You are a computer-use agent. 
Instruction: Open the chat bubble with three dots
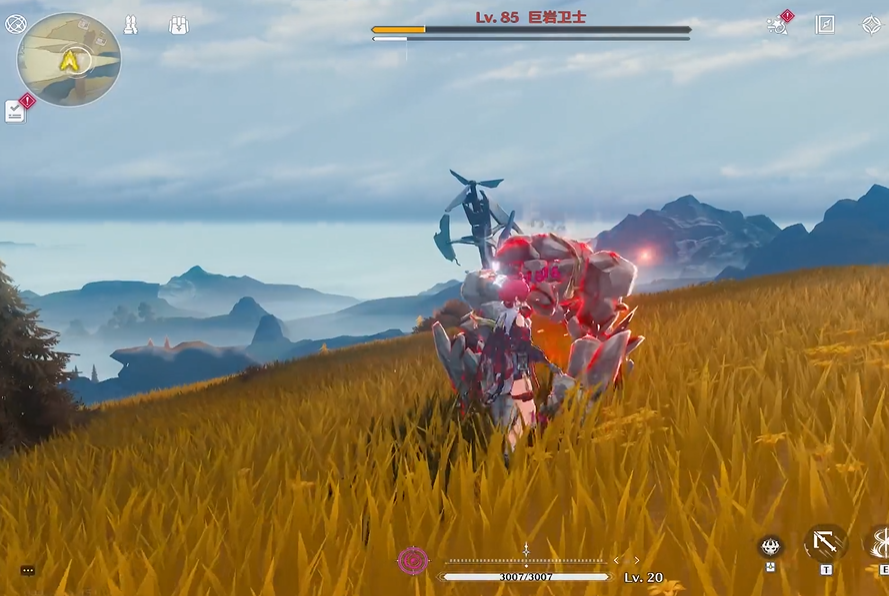(x=28, y=570)
